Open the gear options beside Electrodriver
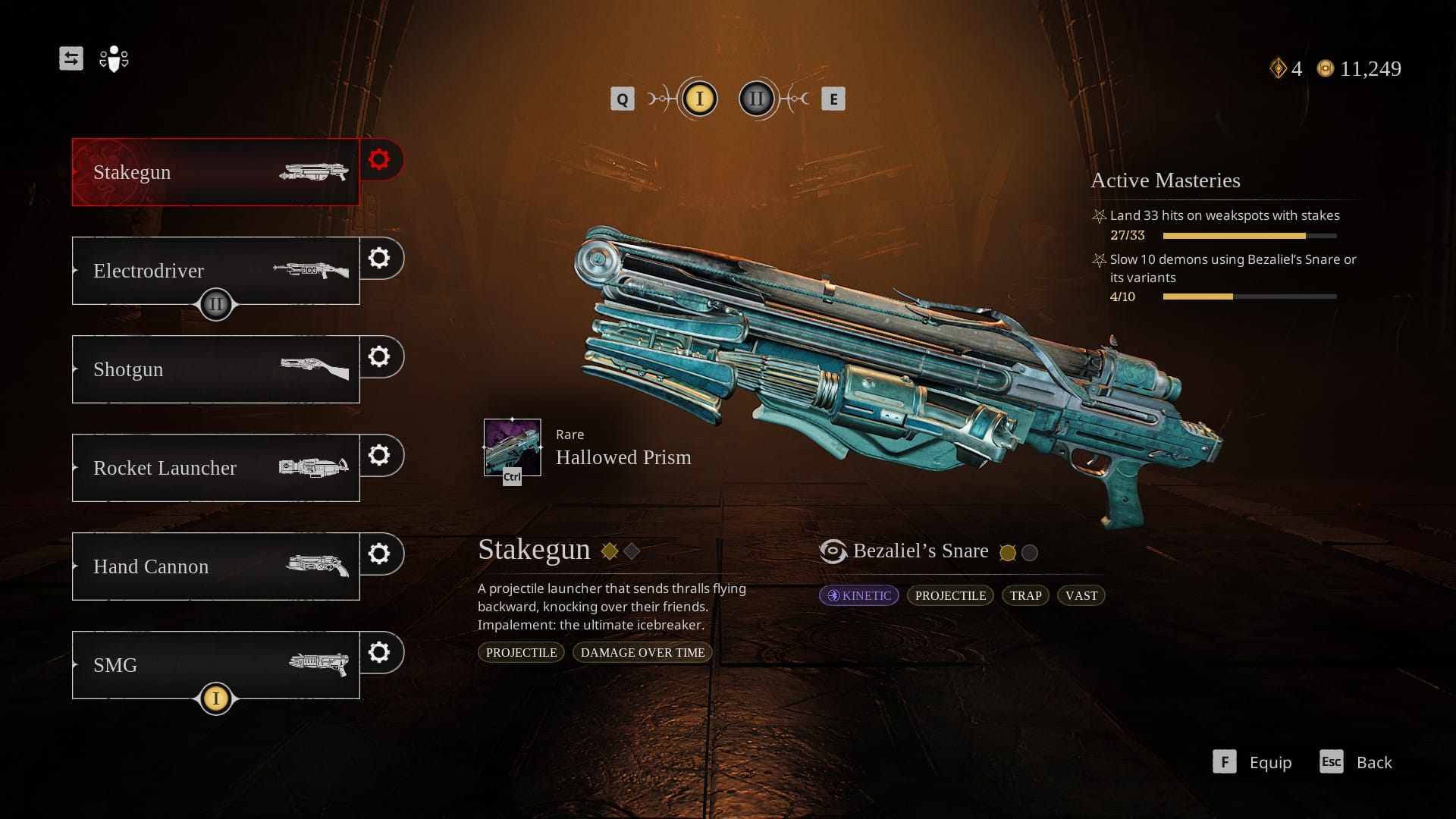Image resolution: width=1456 pixels, height=819 pixels. click(x=379, y=258)
